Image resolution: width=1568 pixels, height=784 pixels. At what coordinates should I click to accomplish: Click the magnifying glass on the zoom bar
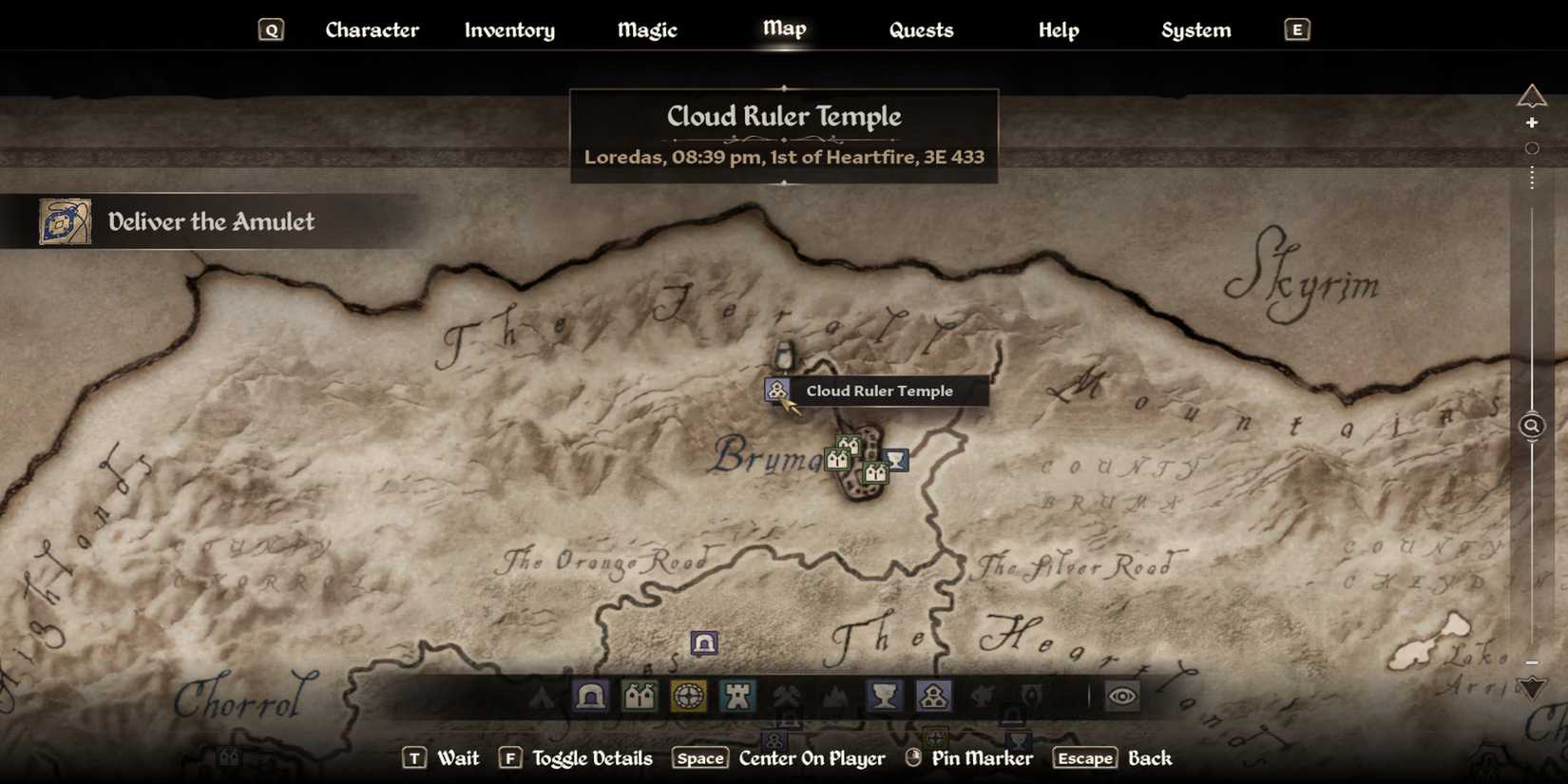tap(1532, 426)
